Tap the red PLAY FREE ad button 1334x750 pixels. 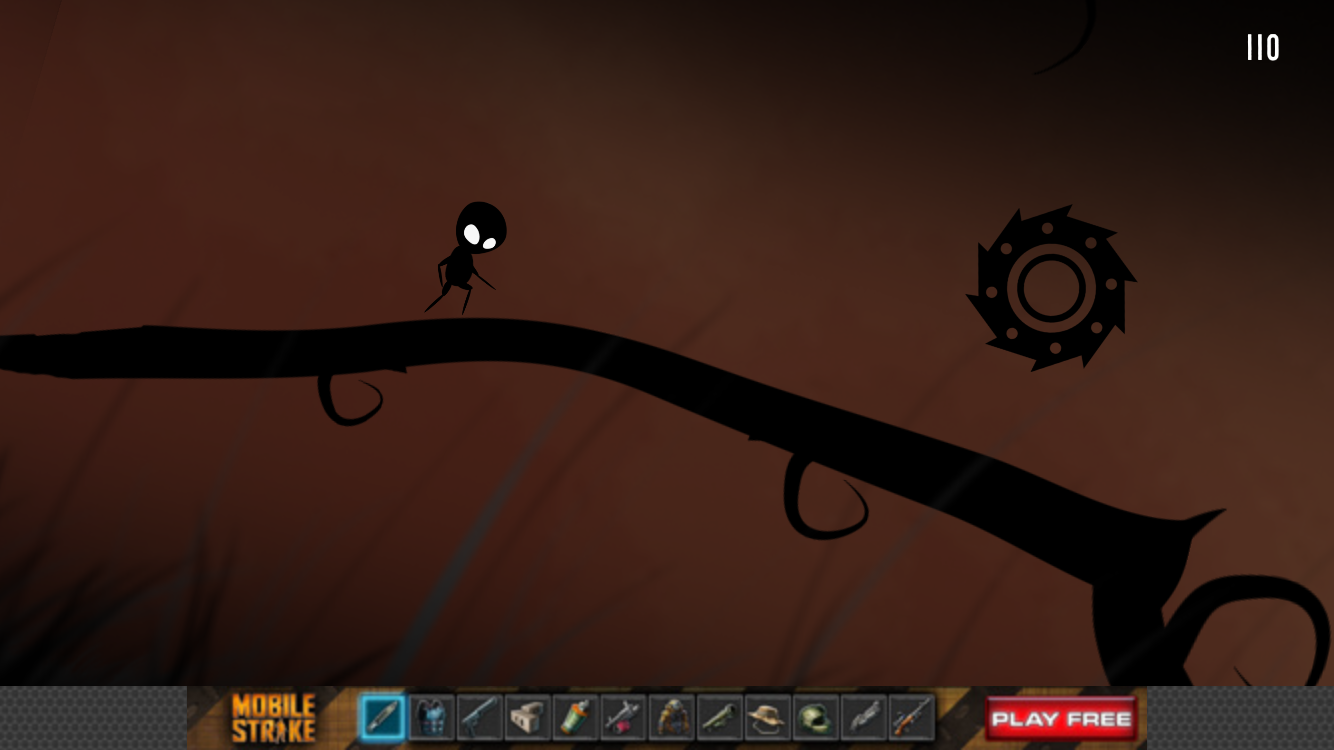point(1061,718)
